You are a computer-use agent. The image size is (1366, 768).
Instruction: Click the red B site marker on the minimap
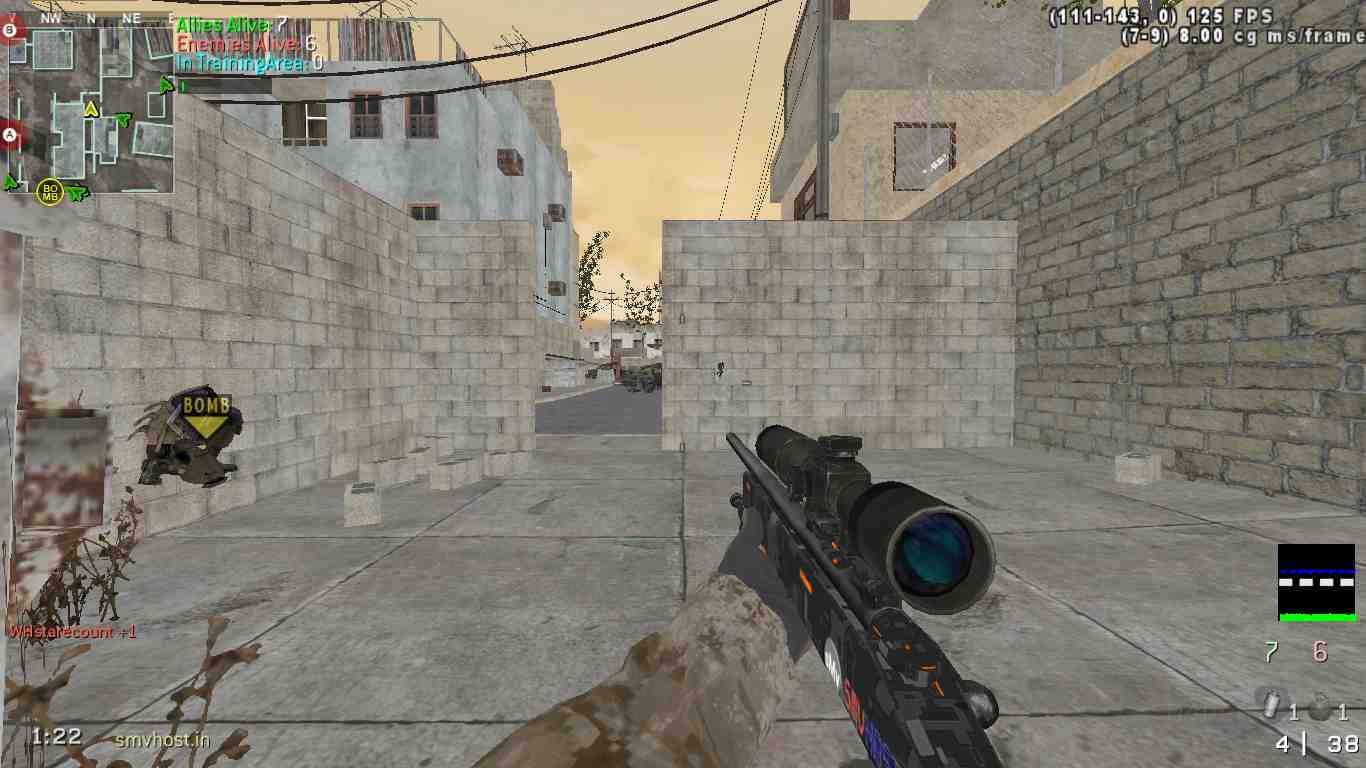click(x=11, y=31)
